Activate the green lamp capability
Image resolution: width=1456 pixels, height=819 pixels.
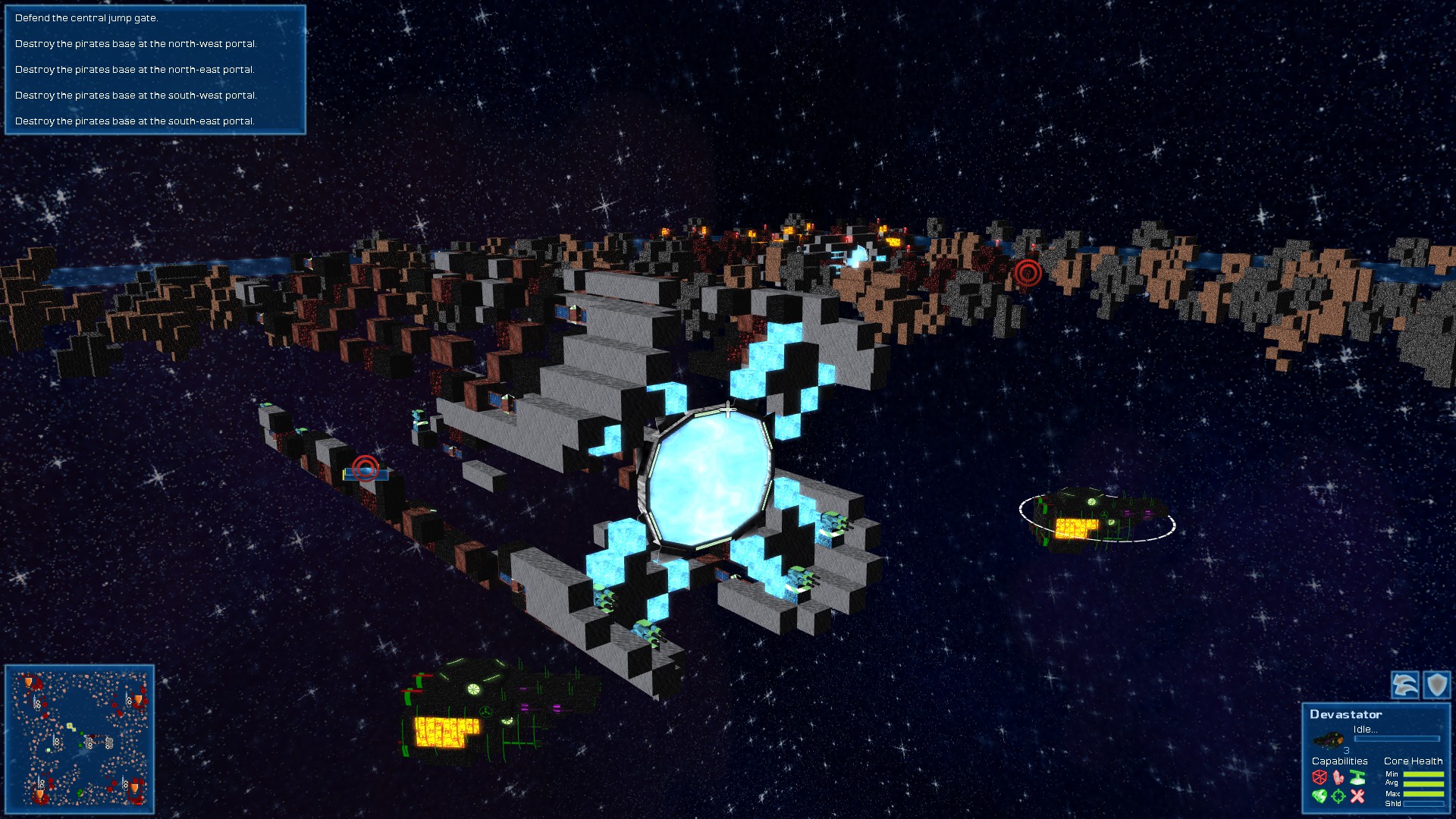click(1357, 777)
